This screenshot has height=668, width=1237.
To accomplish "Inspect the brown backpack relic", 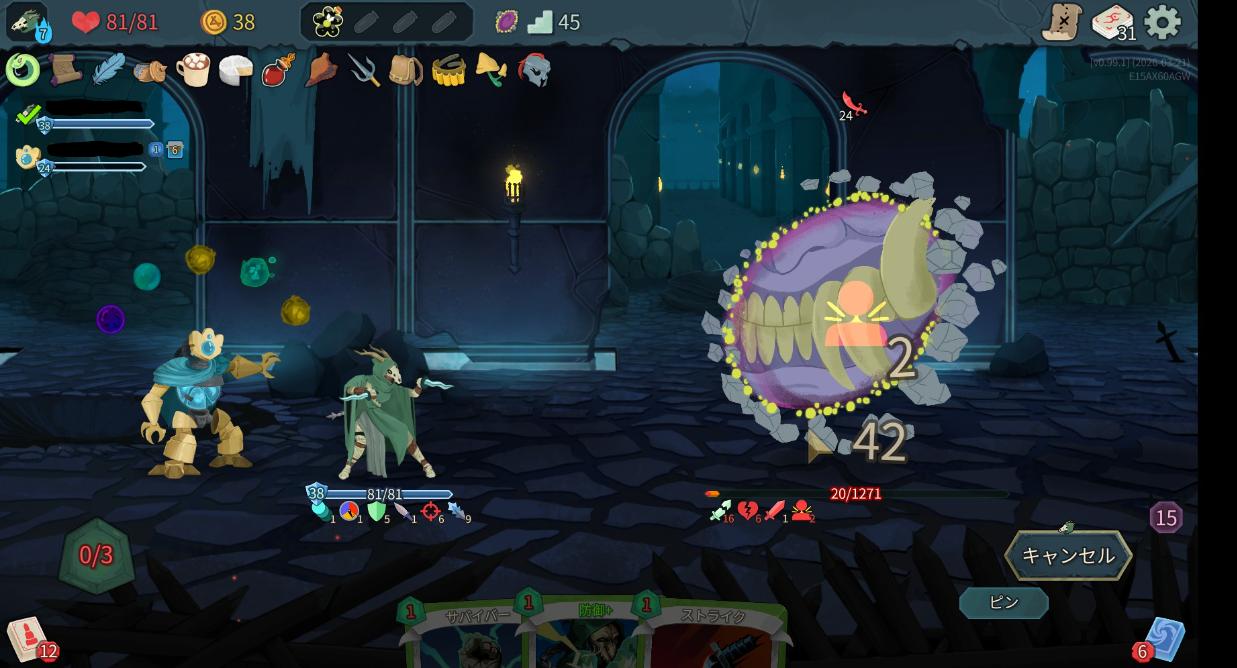I will point(406,70).
